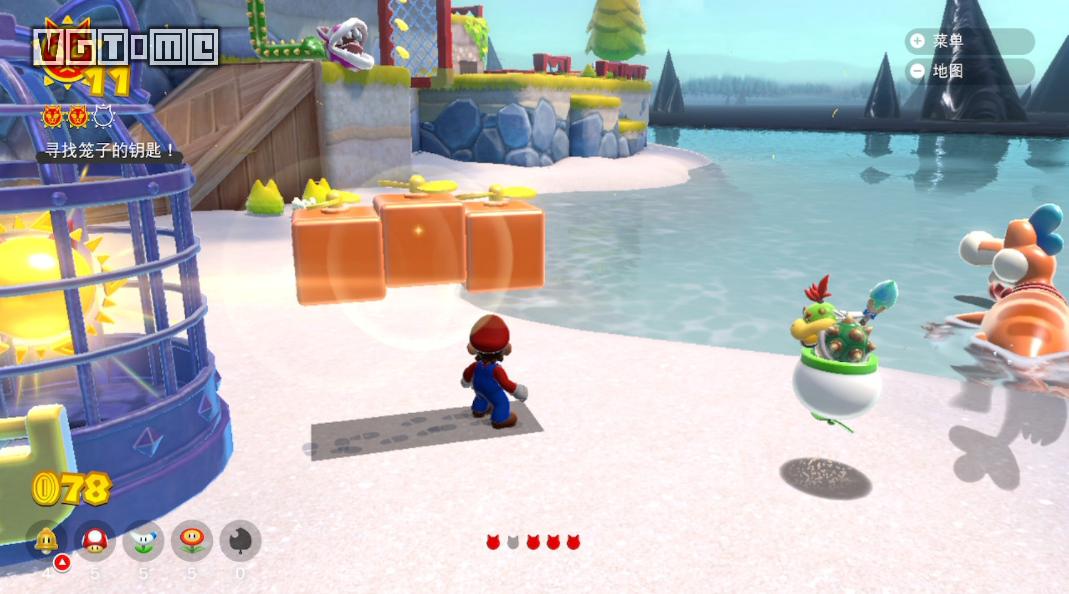Screen dimensions: 1069x594
Task: Open the 菜单 menu button
Action: click(967, 41)
